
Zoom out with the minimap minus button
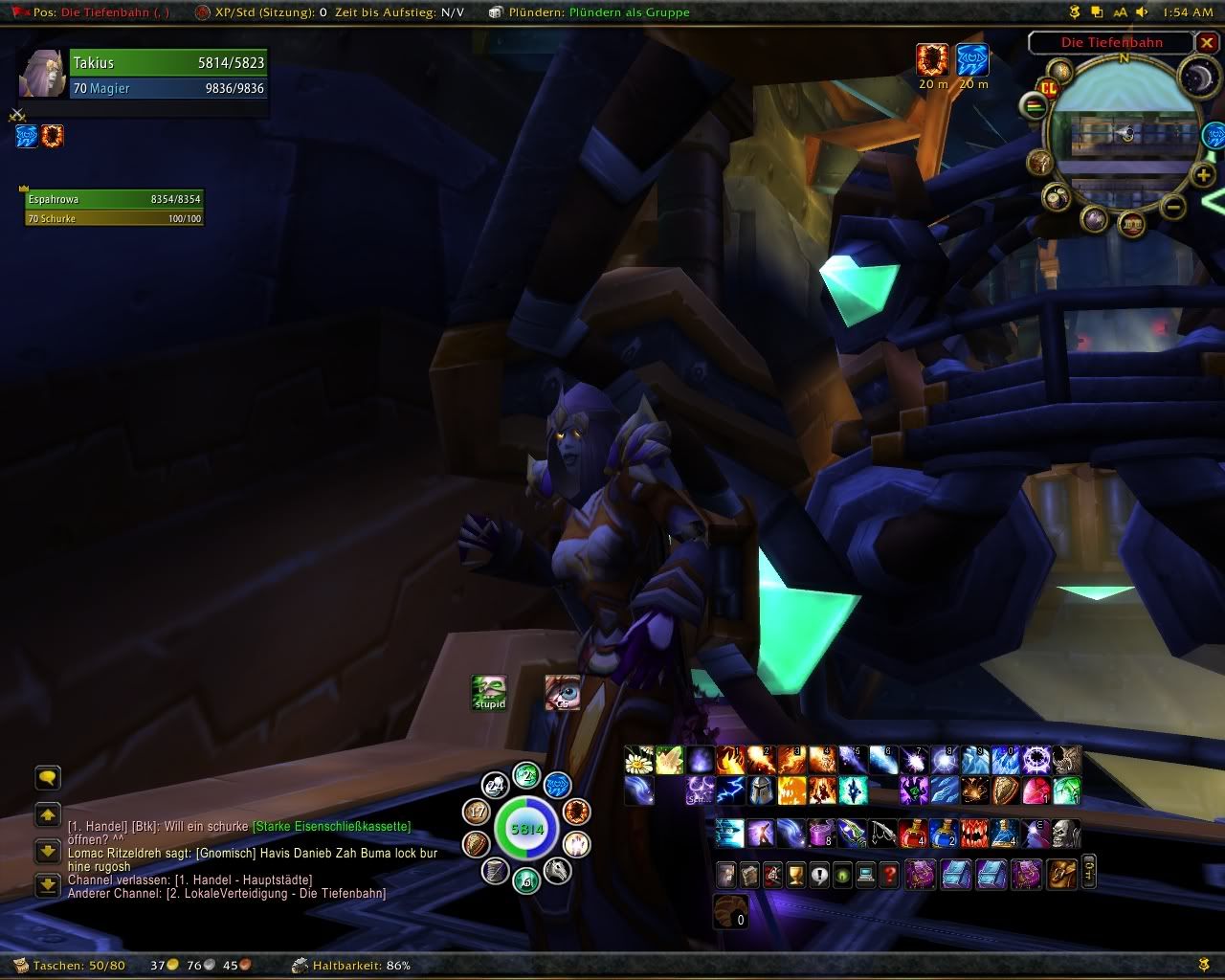(x=1174, y=207)
